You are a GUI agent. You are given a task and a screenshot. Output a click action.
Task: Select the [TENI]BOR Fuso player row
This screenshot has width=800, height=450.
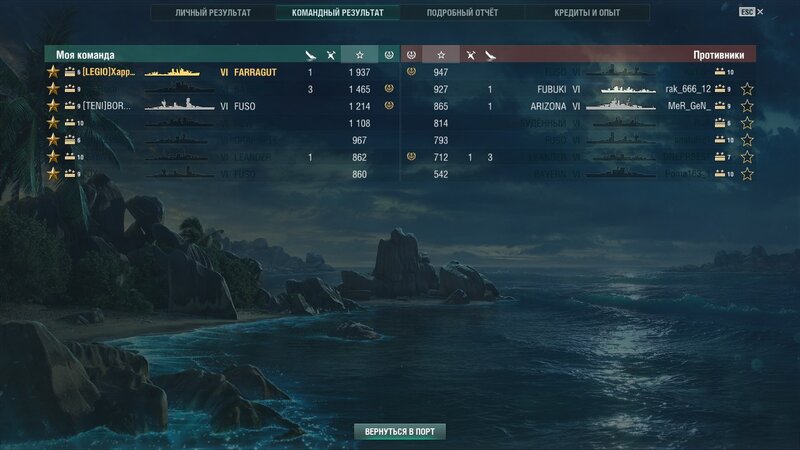point(200,106)
